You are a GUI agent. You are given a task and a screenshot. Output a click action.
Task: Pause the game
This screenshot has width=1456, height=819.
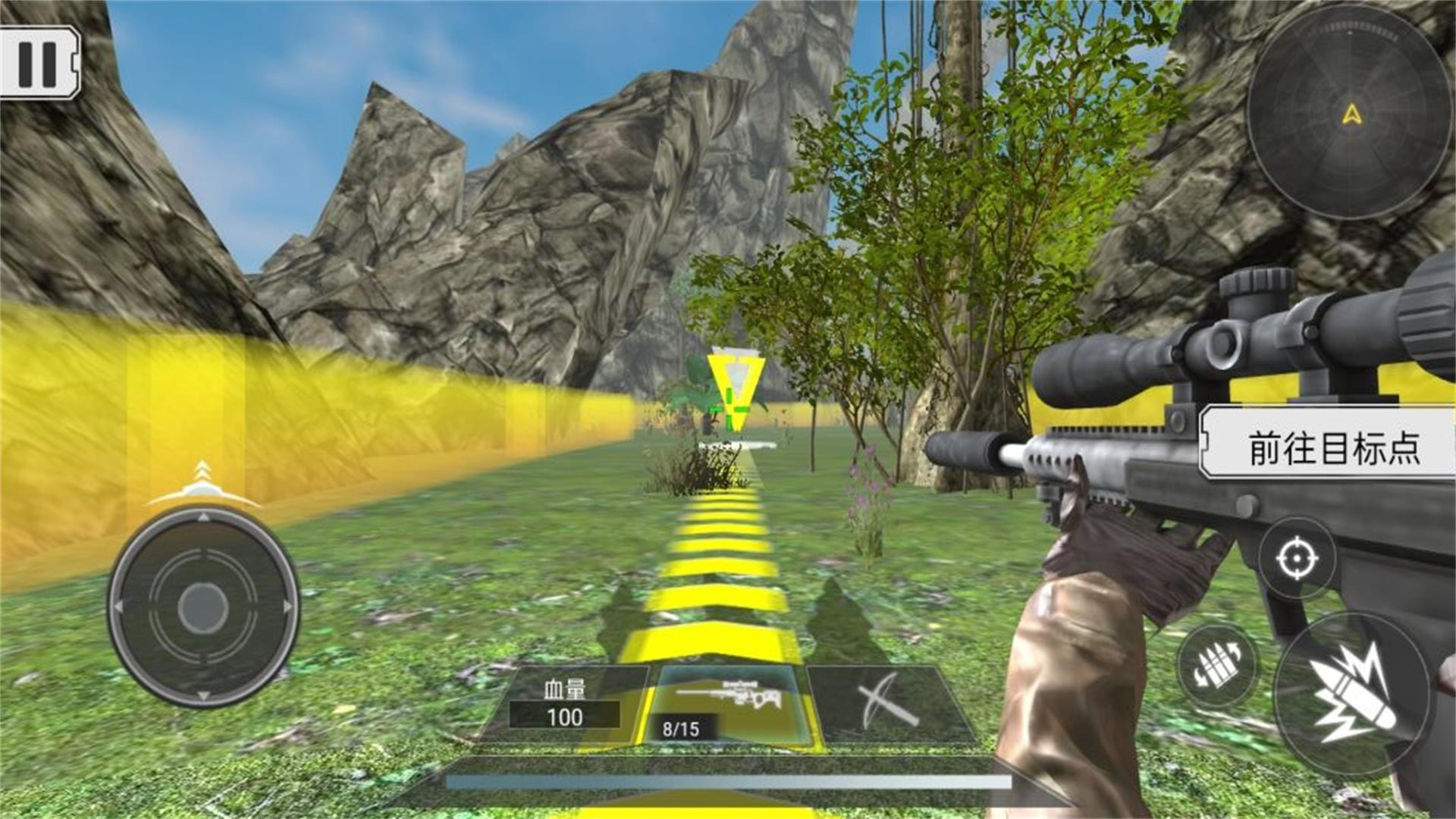[38, 62]
